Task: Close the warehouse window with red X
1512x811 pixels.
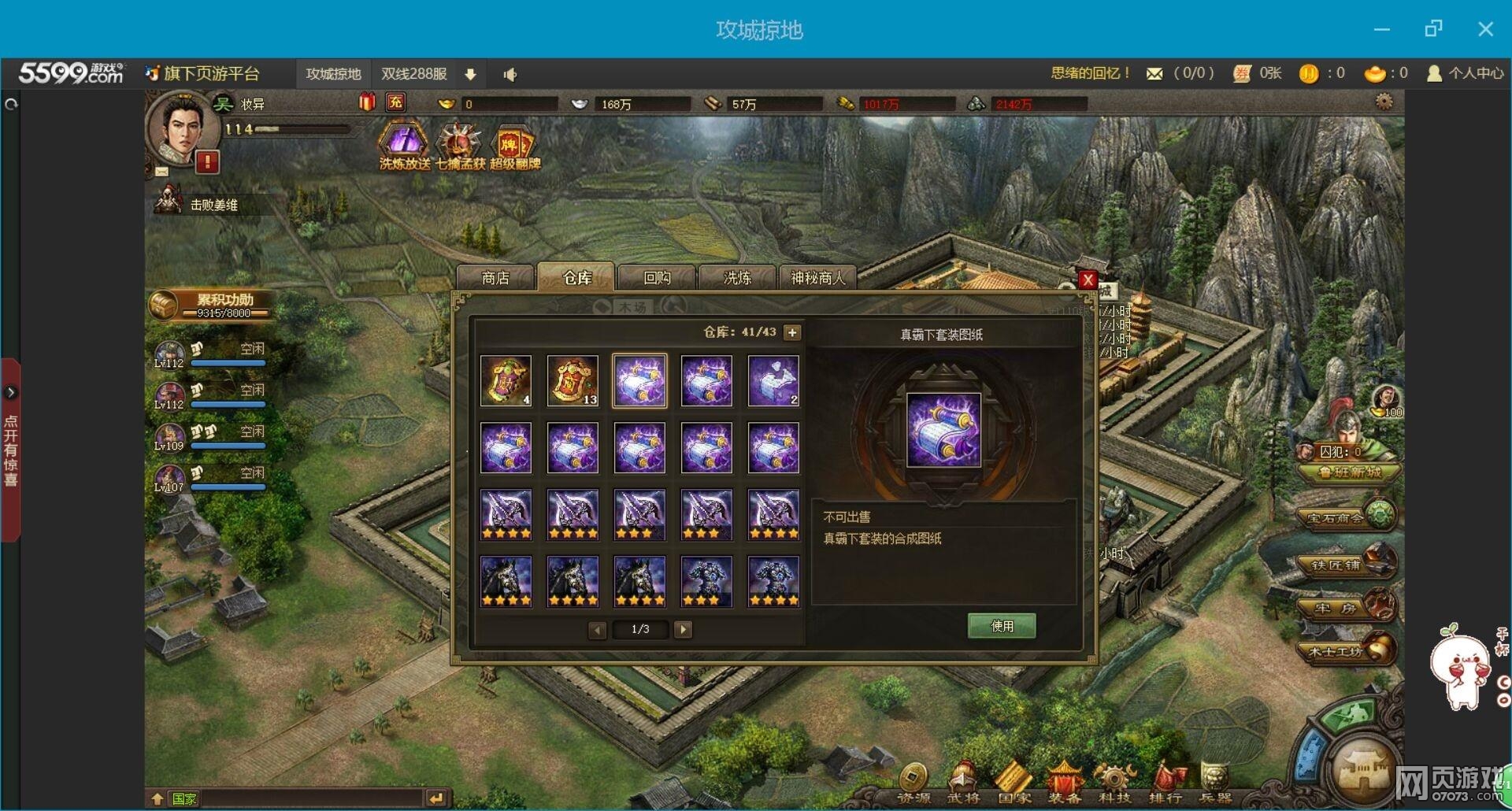Action: click(x=1088, y=280)
